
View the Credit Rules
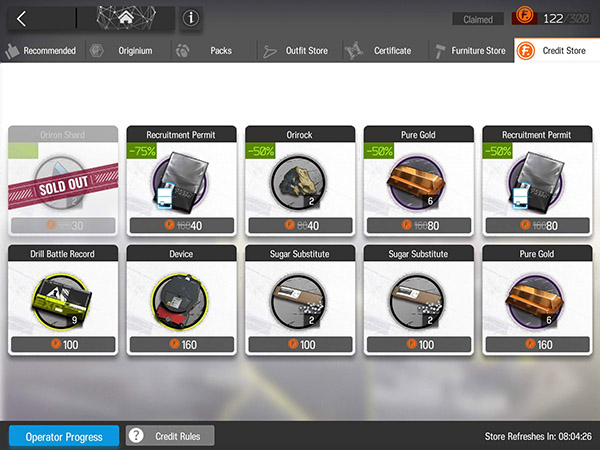[171, 436]
